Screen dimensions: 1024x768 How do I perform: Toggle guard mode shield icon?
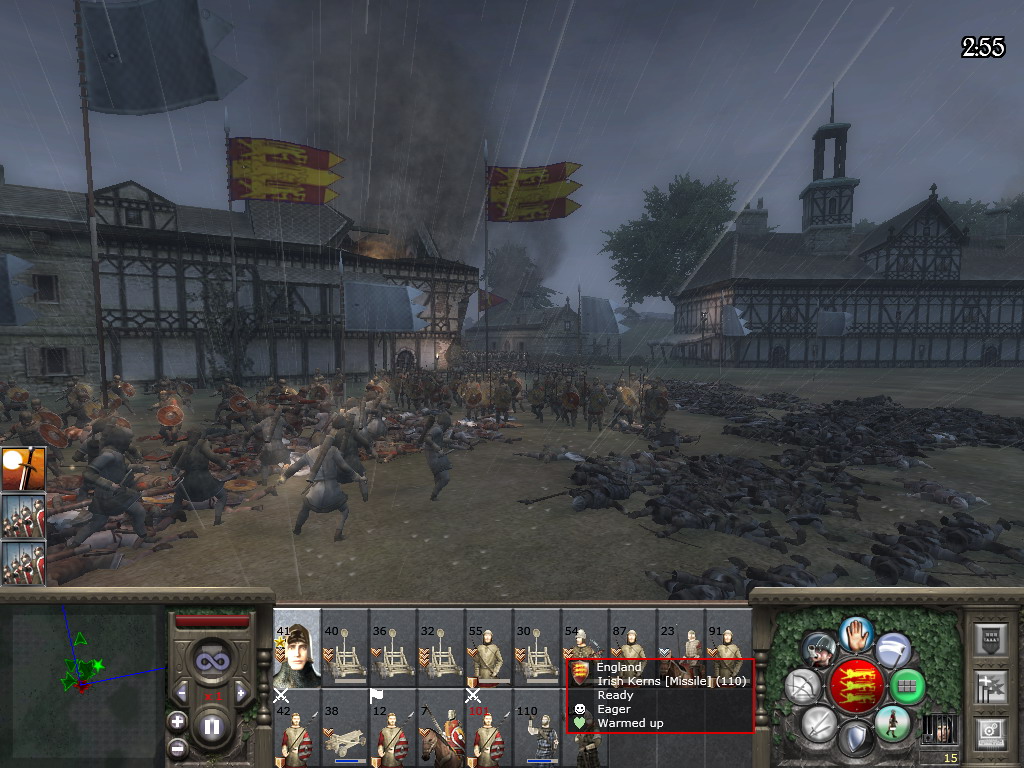(855, 738)
